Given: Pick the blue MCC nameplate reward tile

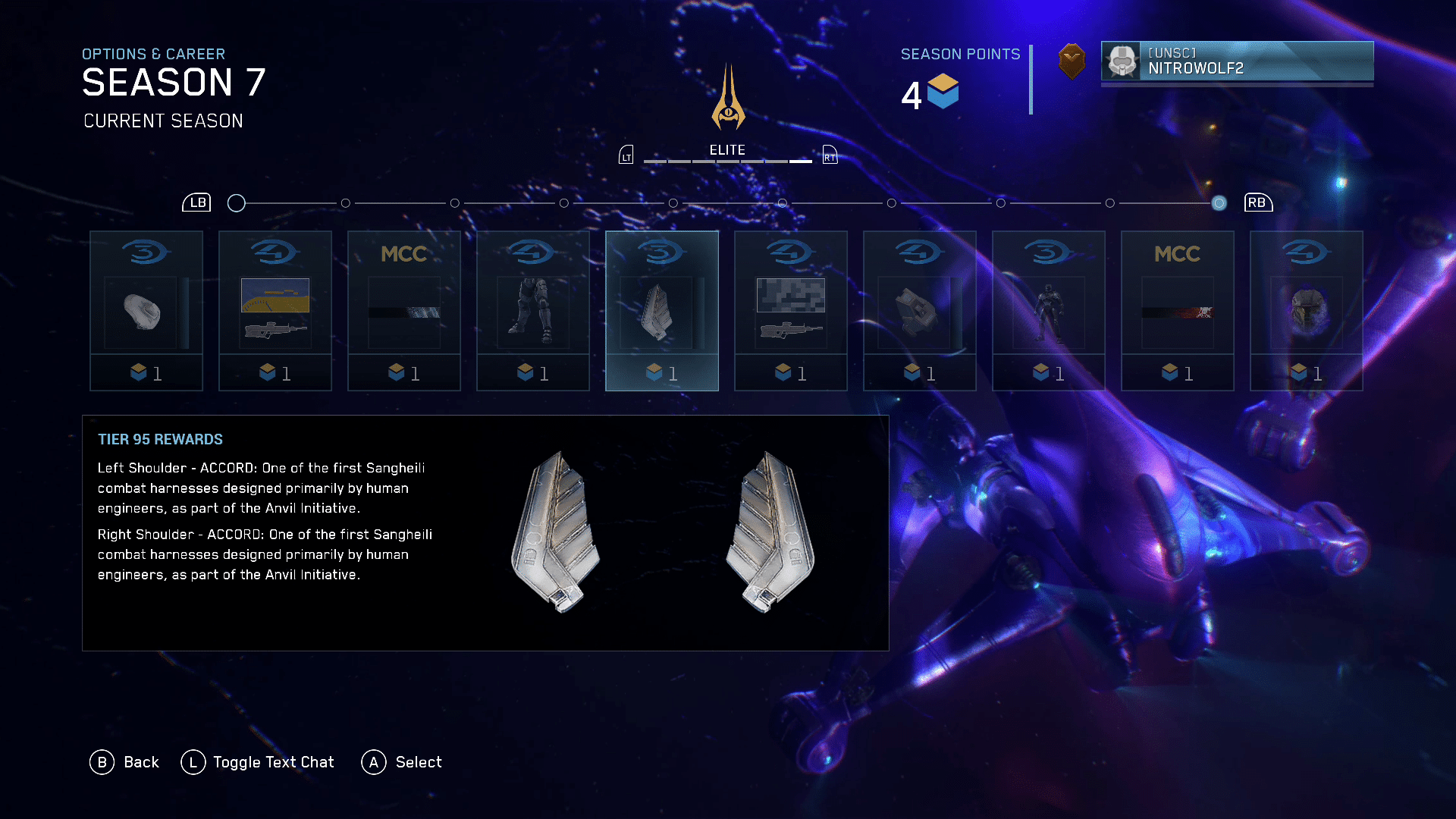Looking at the screenshot, I should pyautogui.click(x=403, y=311).
